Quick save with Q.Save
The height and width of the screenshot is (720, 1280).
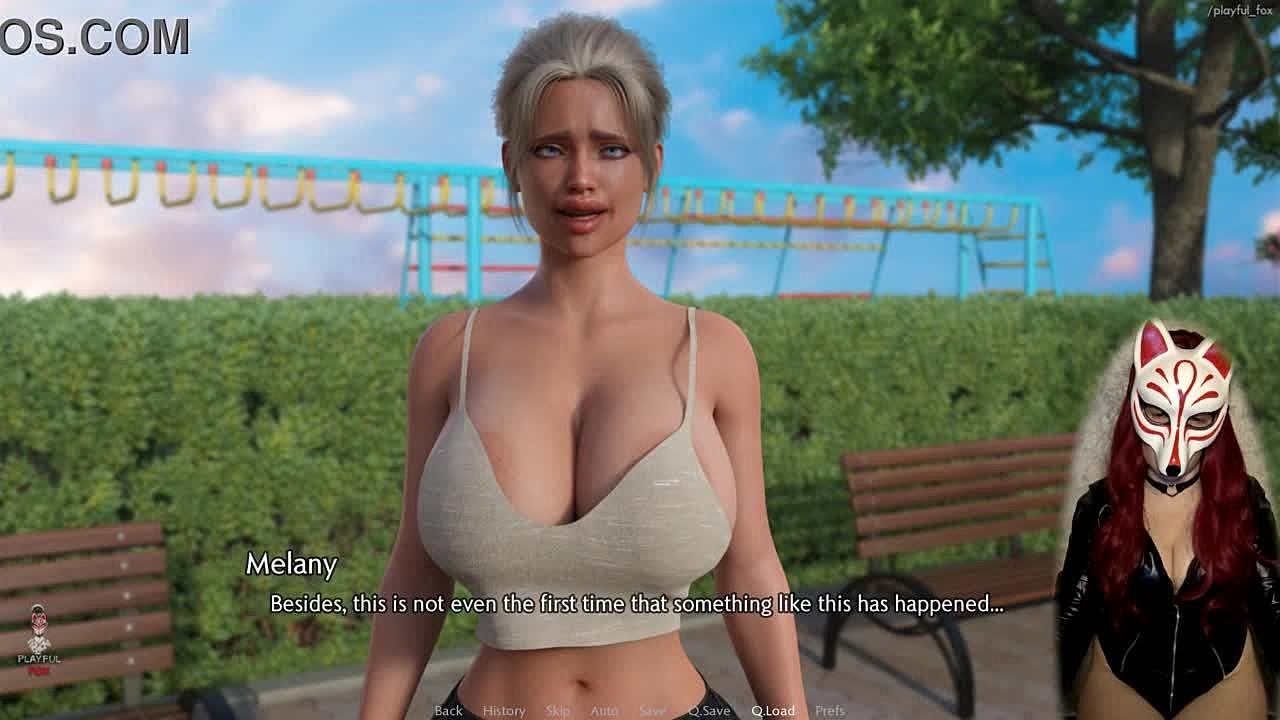709,710
